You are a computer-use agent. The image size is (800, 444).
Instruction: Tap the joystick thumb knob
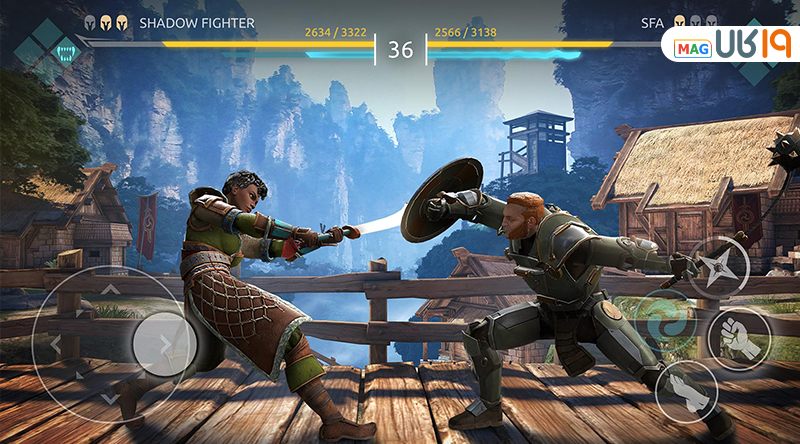[163, 344]
